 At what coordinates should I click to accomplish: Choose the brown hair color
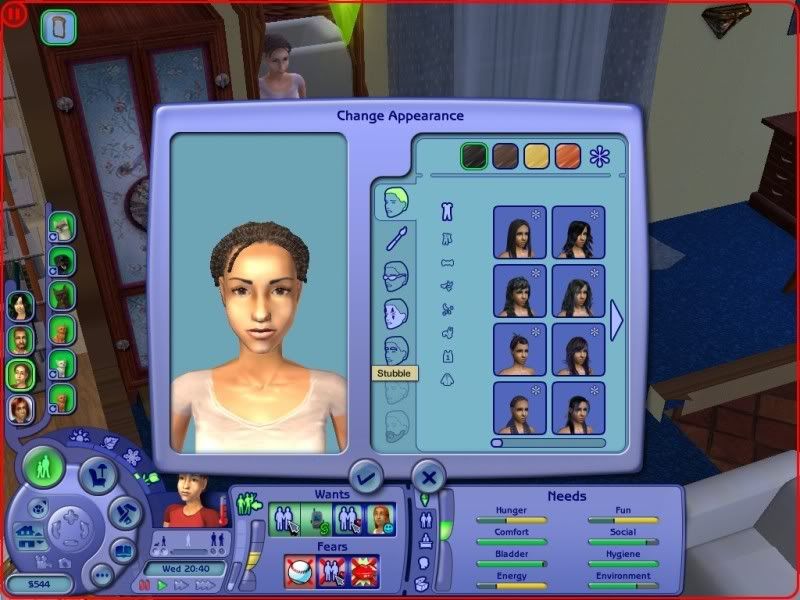(506, 156)
